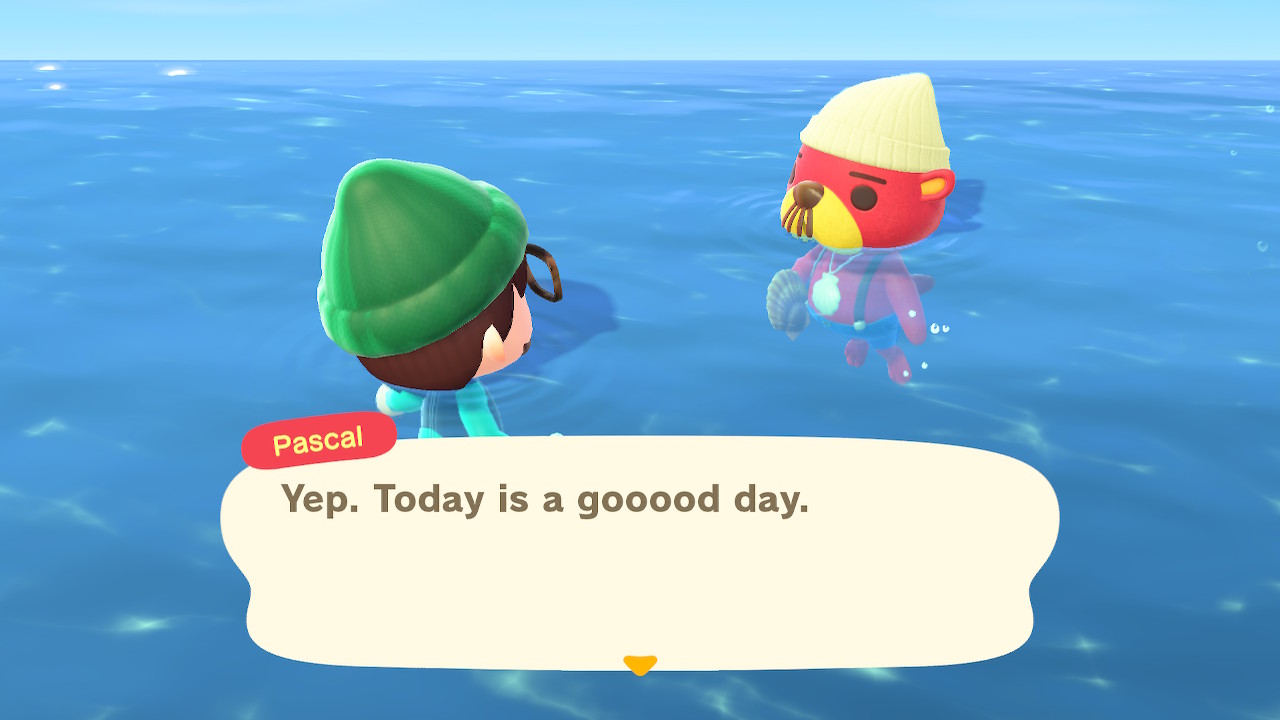Screen dimensions: 1280x720
Task: Advance dialogue with the orange continue arrow
Action: [639, 664]
